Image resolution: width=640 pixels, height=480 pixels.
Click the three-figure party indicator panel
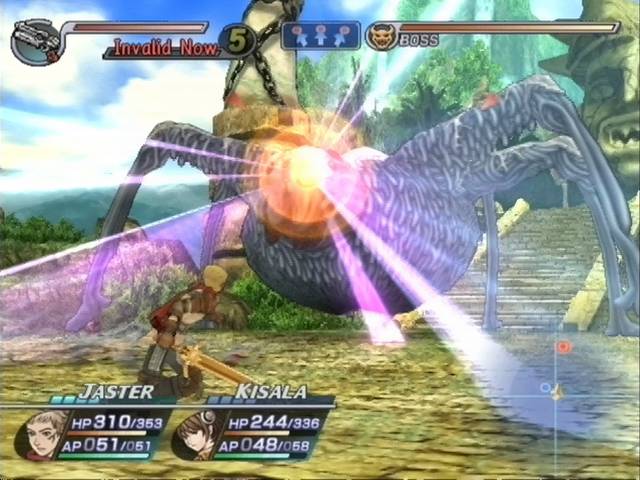[321, 36]
